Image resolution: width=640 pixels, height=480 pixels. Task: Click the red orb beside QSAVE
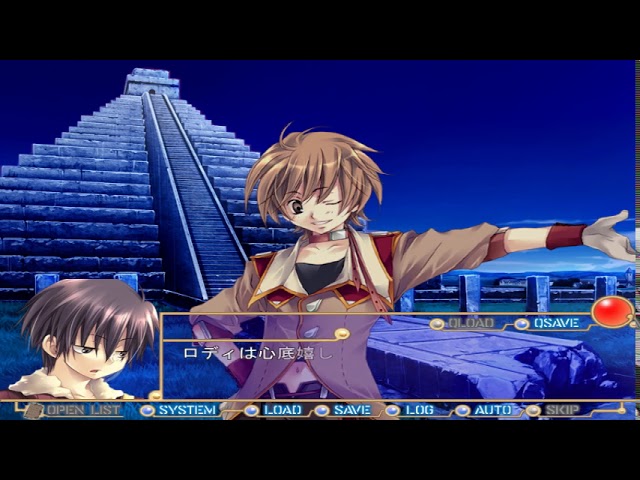point(611,312)
